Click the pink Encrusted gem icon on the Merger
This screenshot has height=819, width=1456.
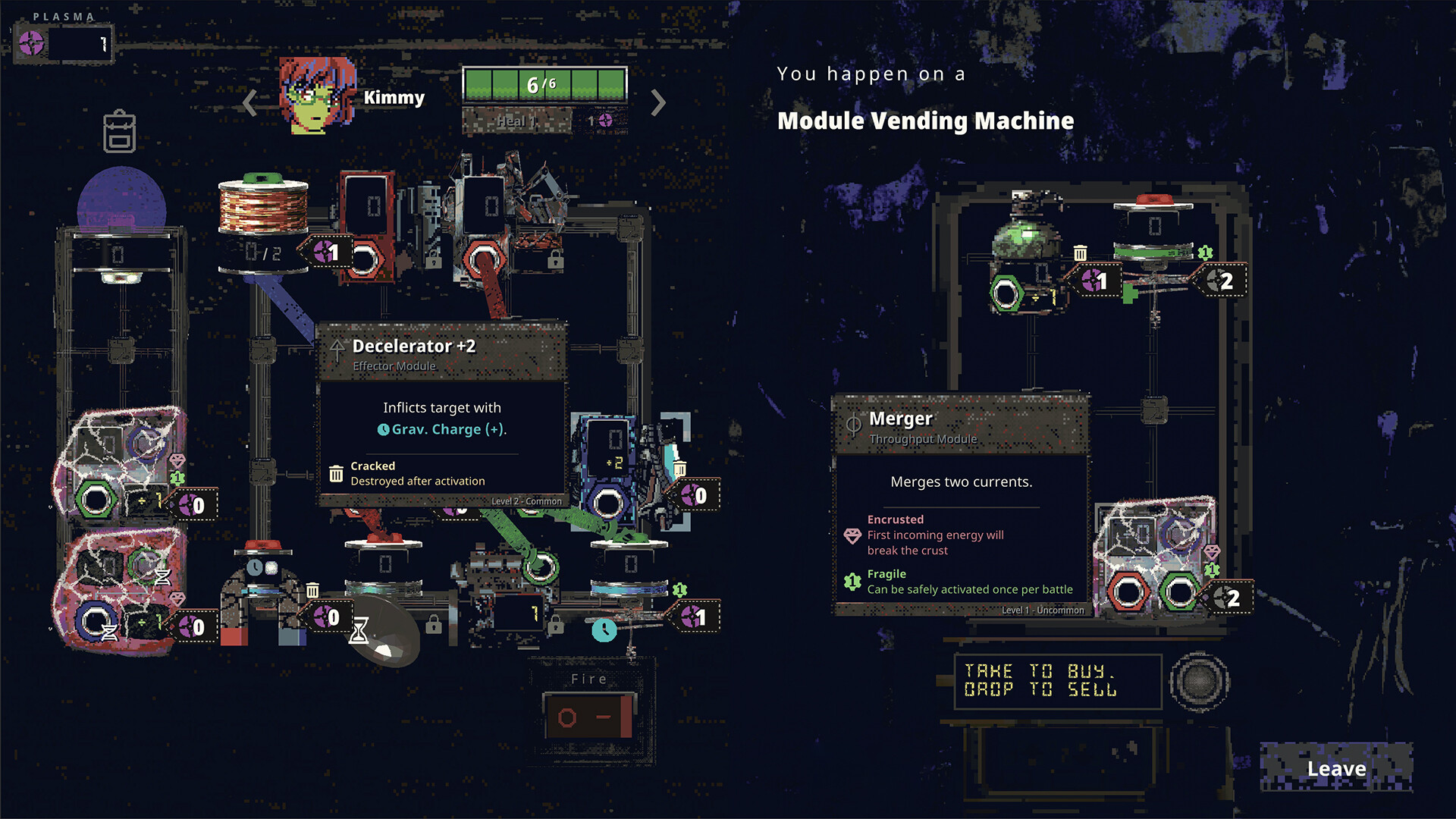tap(851, 535)
